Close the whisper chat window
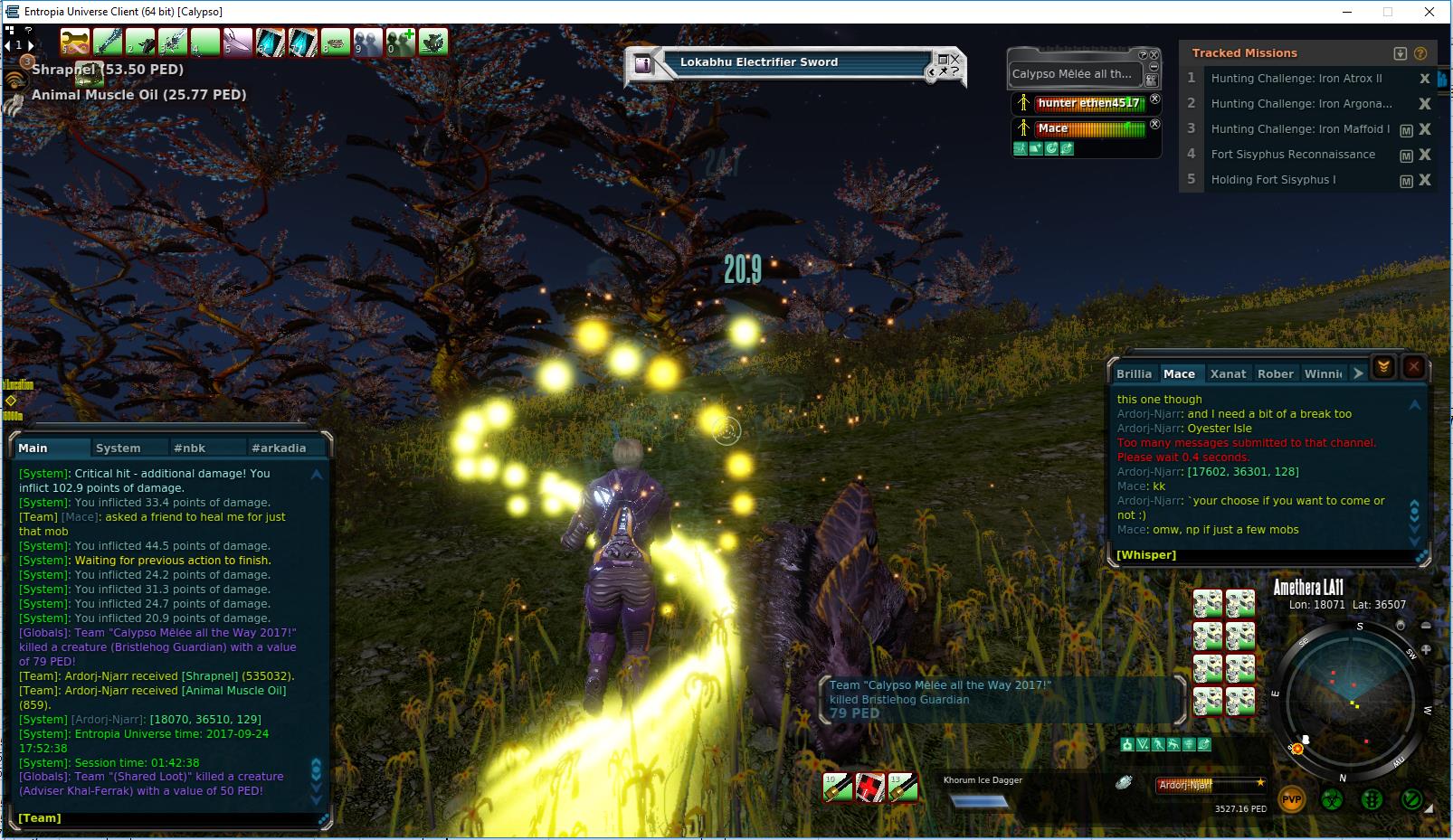Image resolution: width=1453 pixels, height=840 pixels. point(1413,367)
